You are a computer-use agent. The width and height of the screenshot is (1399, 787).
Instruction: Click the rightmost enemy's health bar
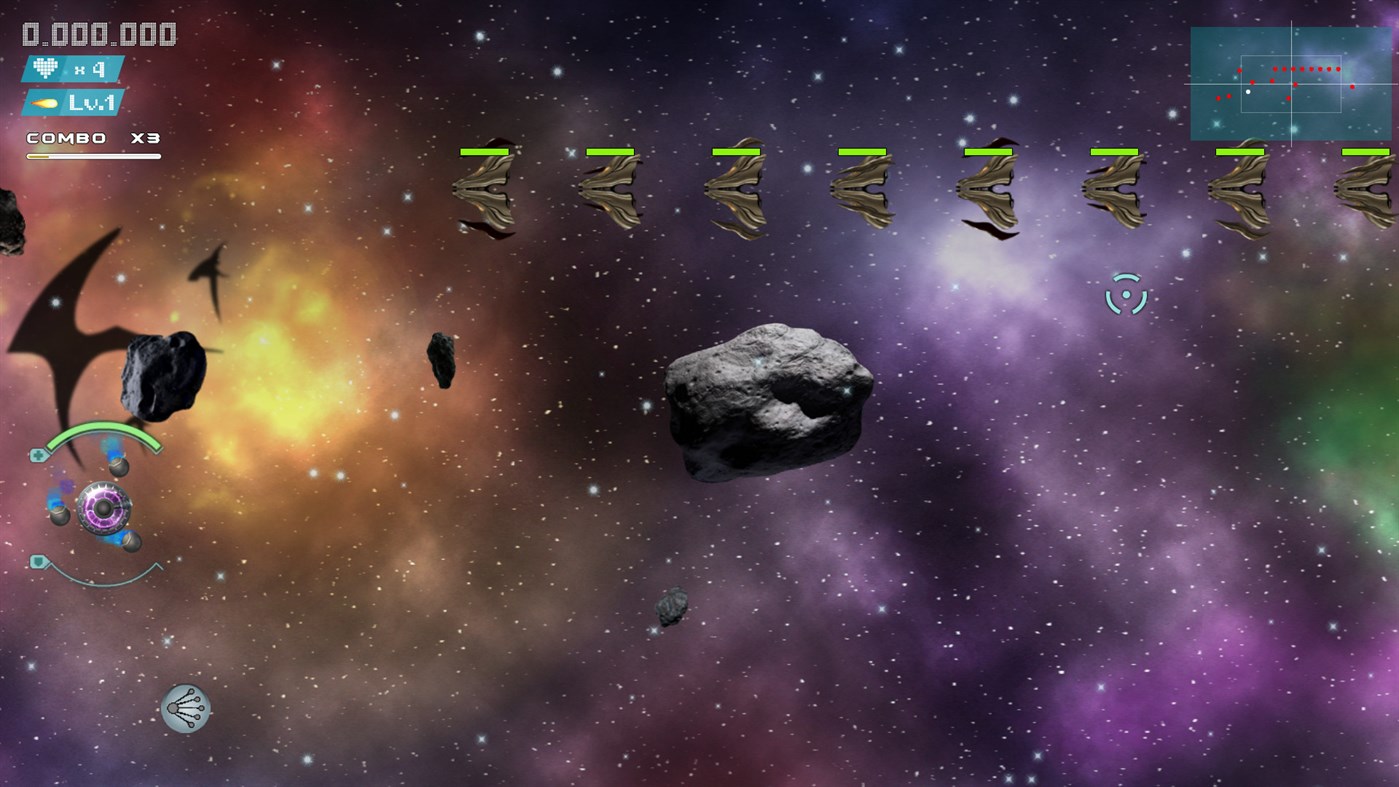(1367, 153)
